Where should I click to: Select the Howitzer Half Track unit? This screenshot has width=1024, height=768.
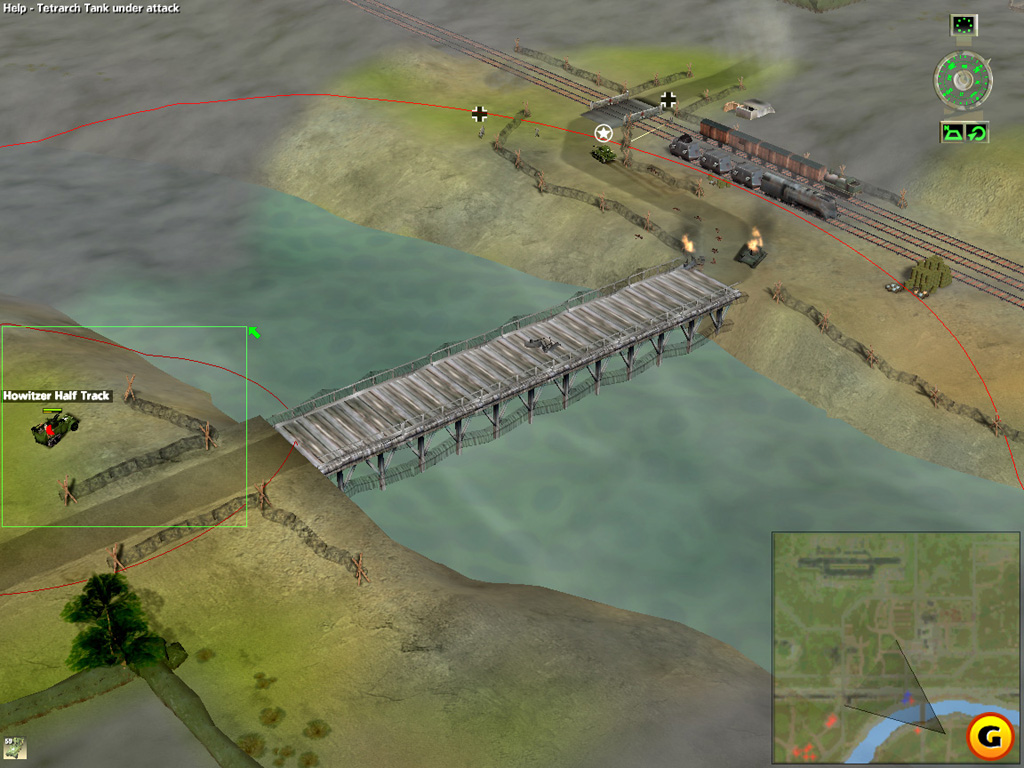[x=55, y=427]
